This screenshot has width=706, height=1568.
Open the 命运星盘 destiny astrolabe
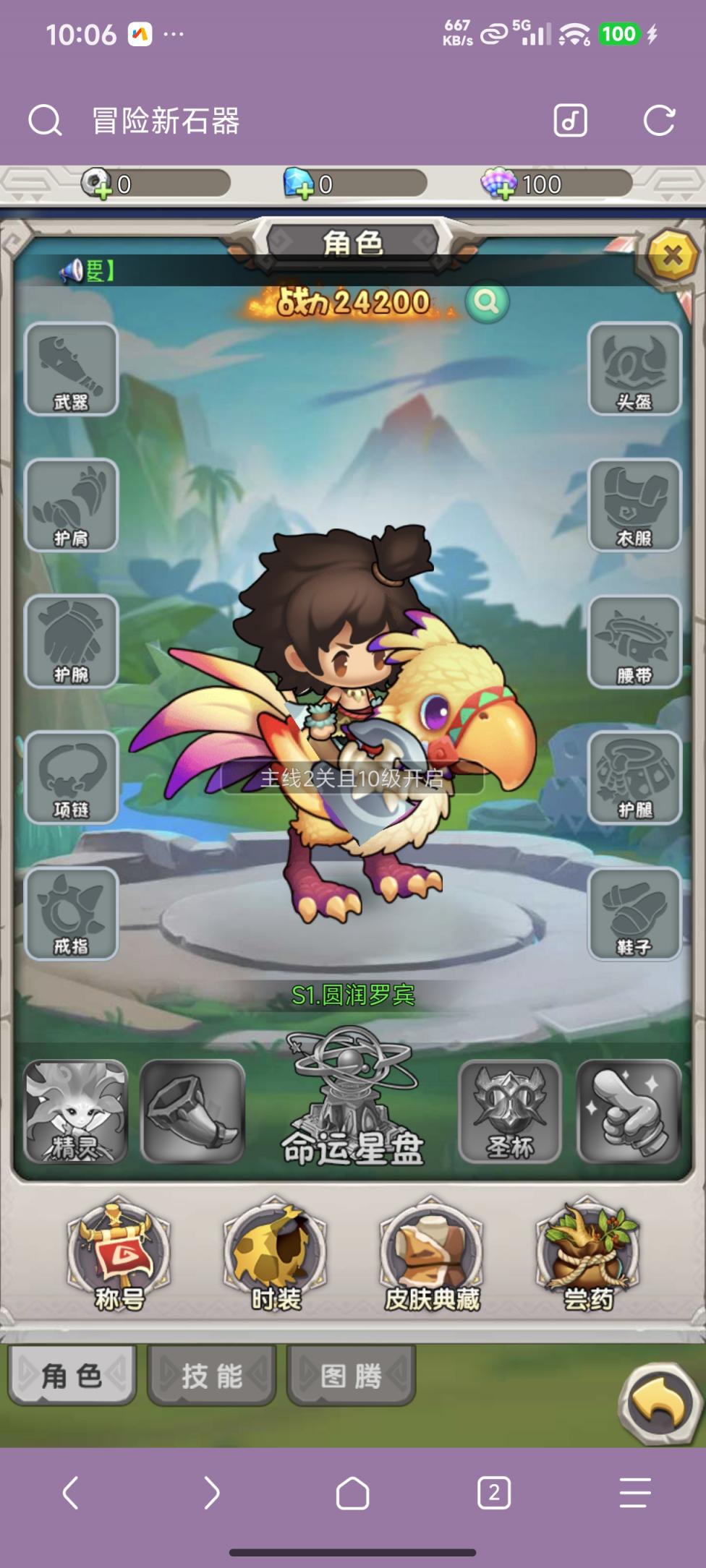click(x=352, y=1099)
